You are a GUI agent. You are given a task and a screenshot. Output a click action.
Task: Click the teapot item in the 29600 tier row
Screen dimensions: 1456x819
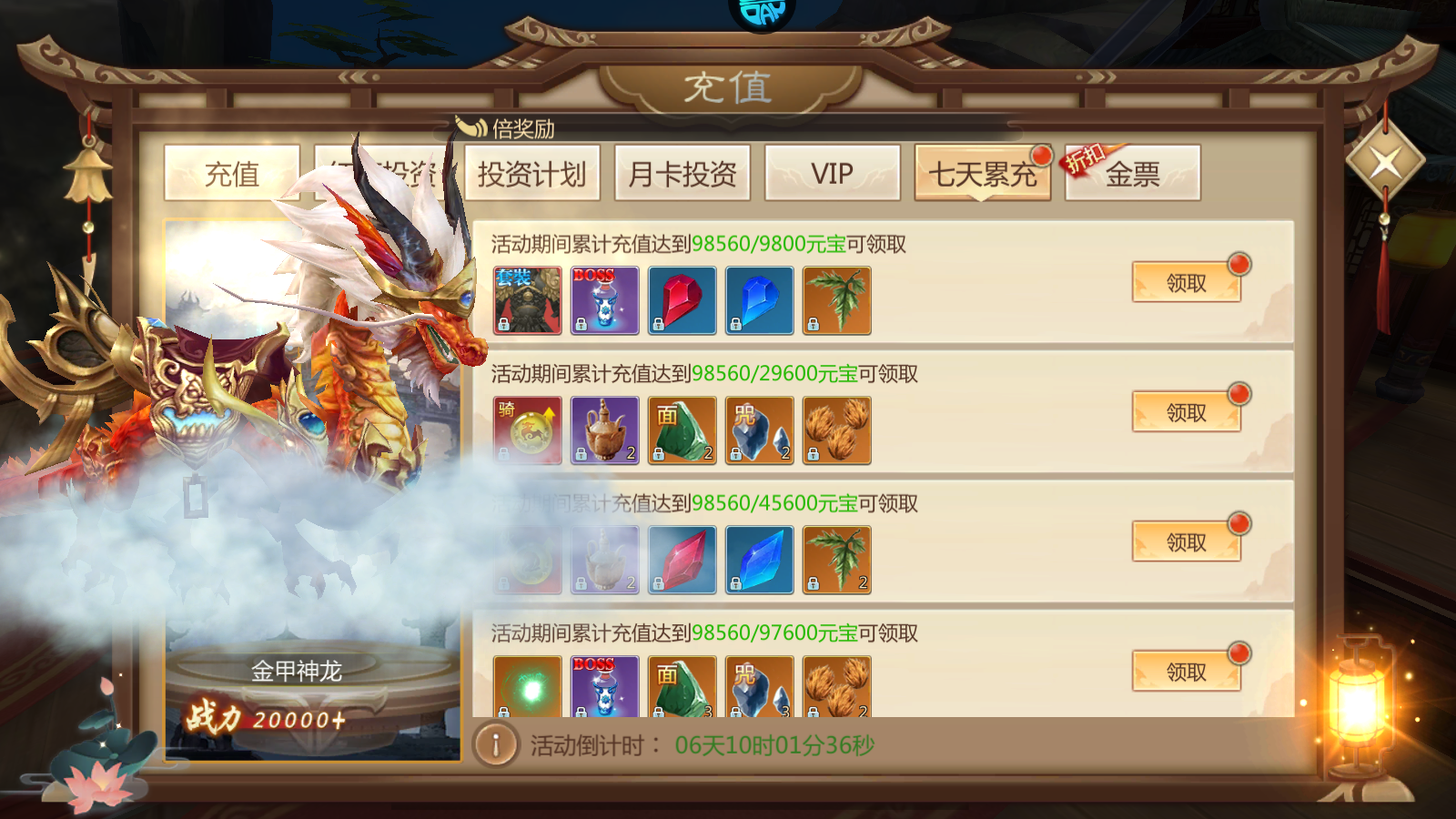604,430
